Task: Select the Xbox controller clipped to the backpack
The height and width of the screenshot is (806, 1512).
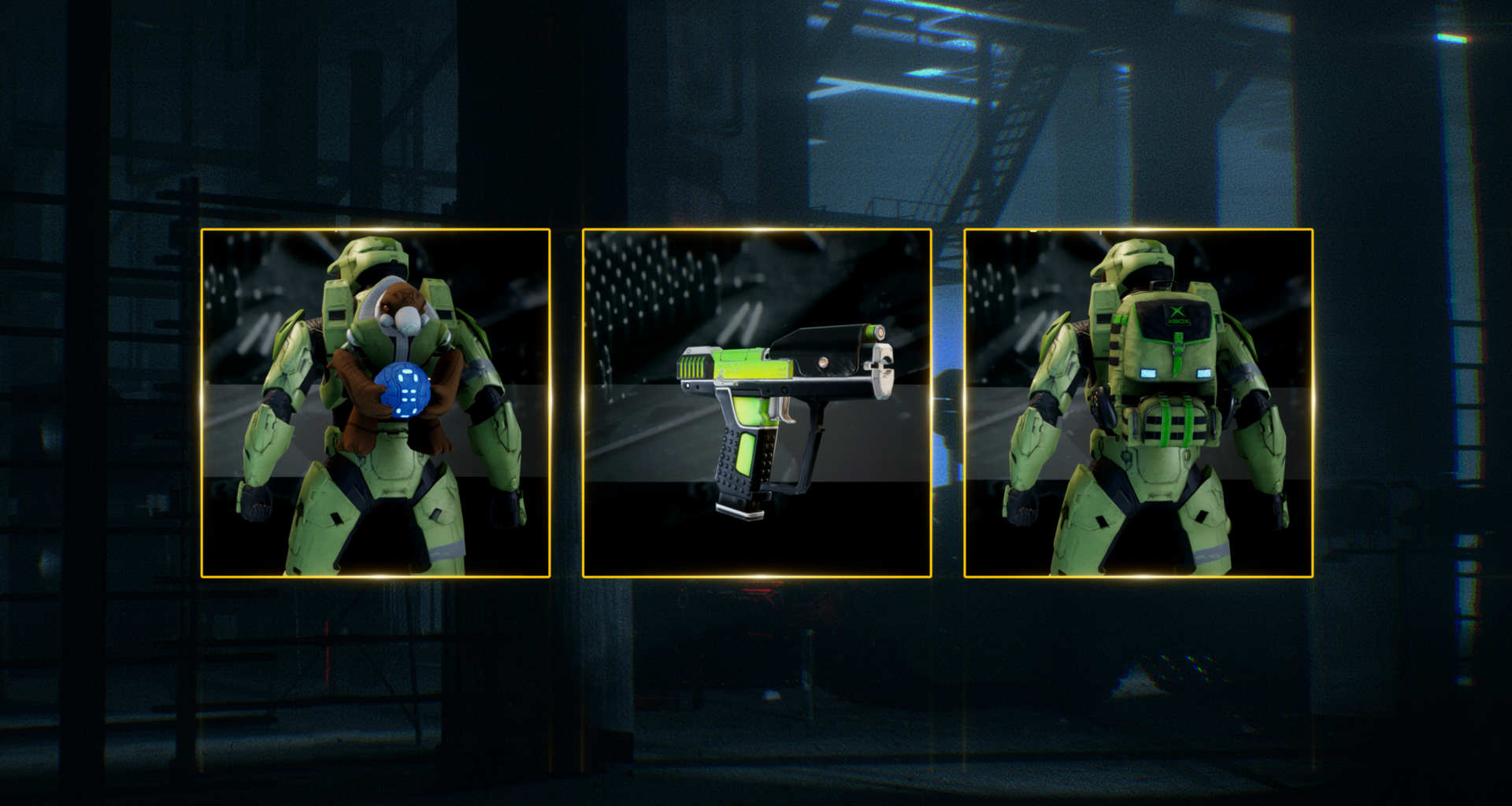Action: pyautogui.click(x=1102, y=406)
